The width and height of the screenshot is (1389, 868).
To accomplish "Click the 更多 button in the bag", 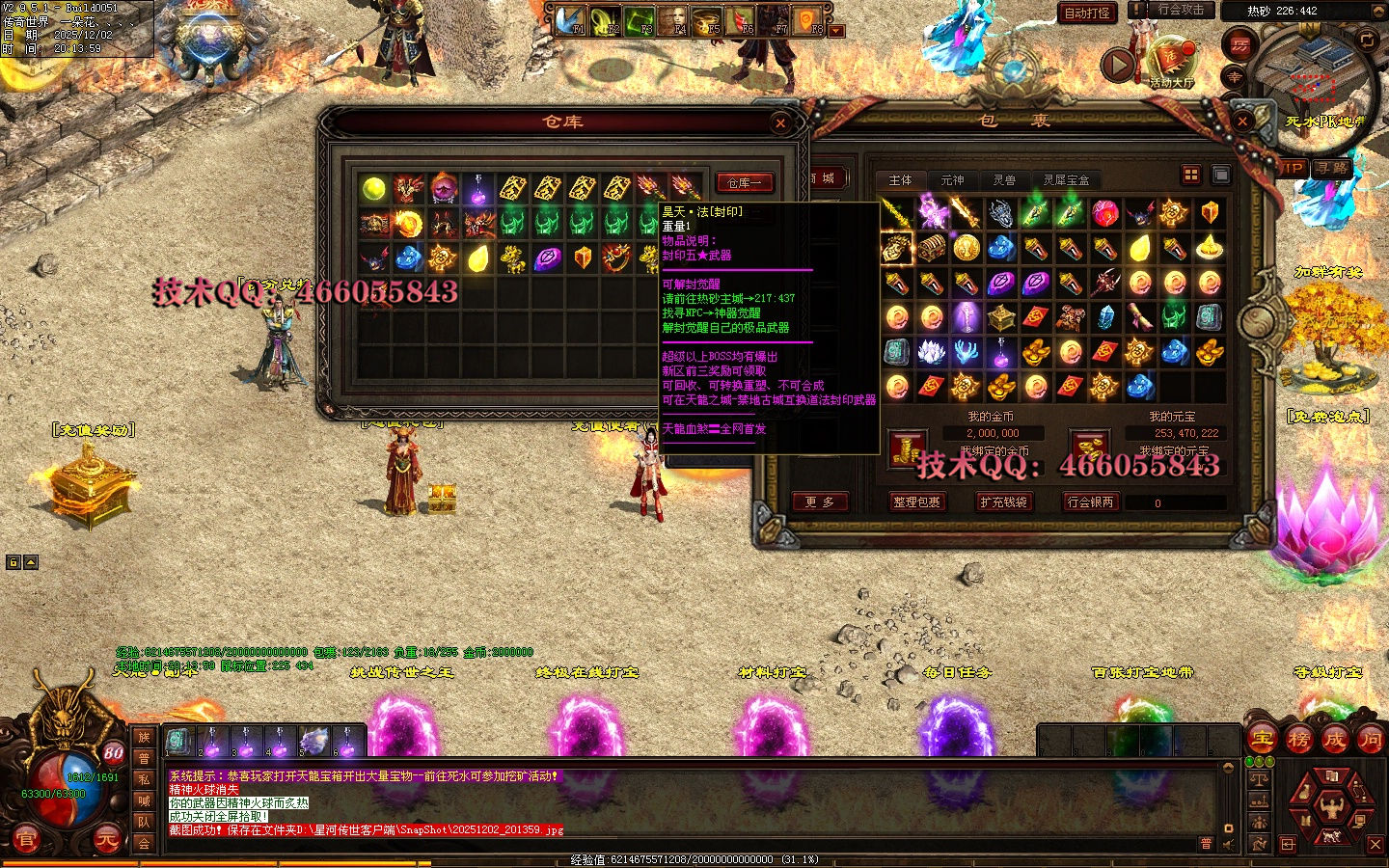I will point(819,502).
